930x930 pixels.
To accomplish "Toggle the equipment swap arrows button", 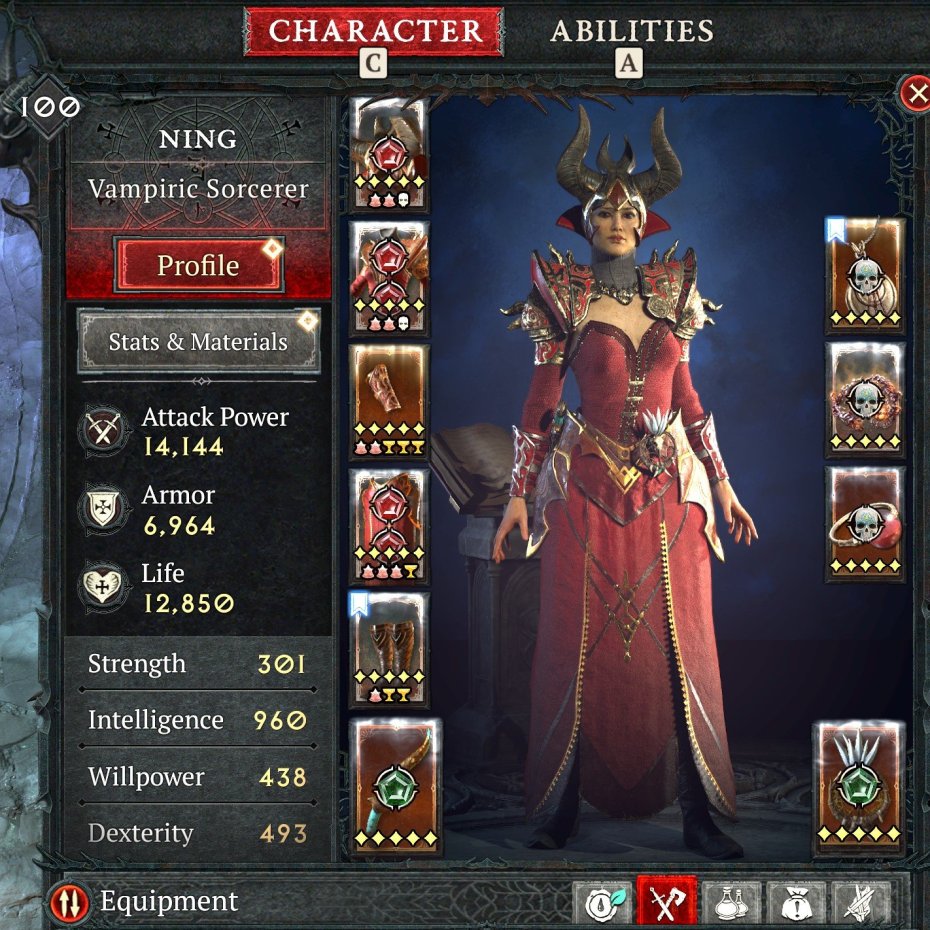I will (69, 902).
